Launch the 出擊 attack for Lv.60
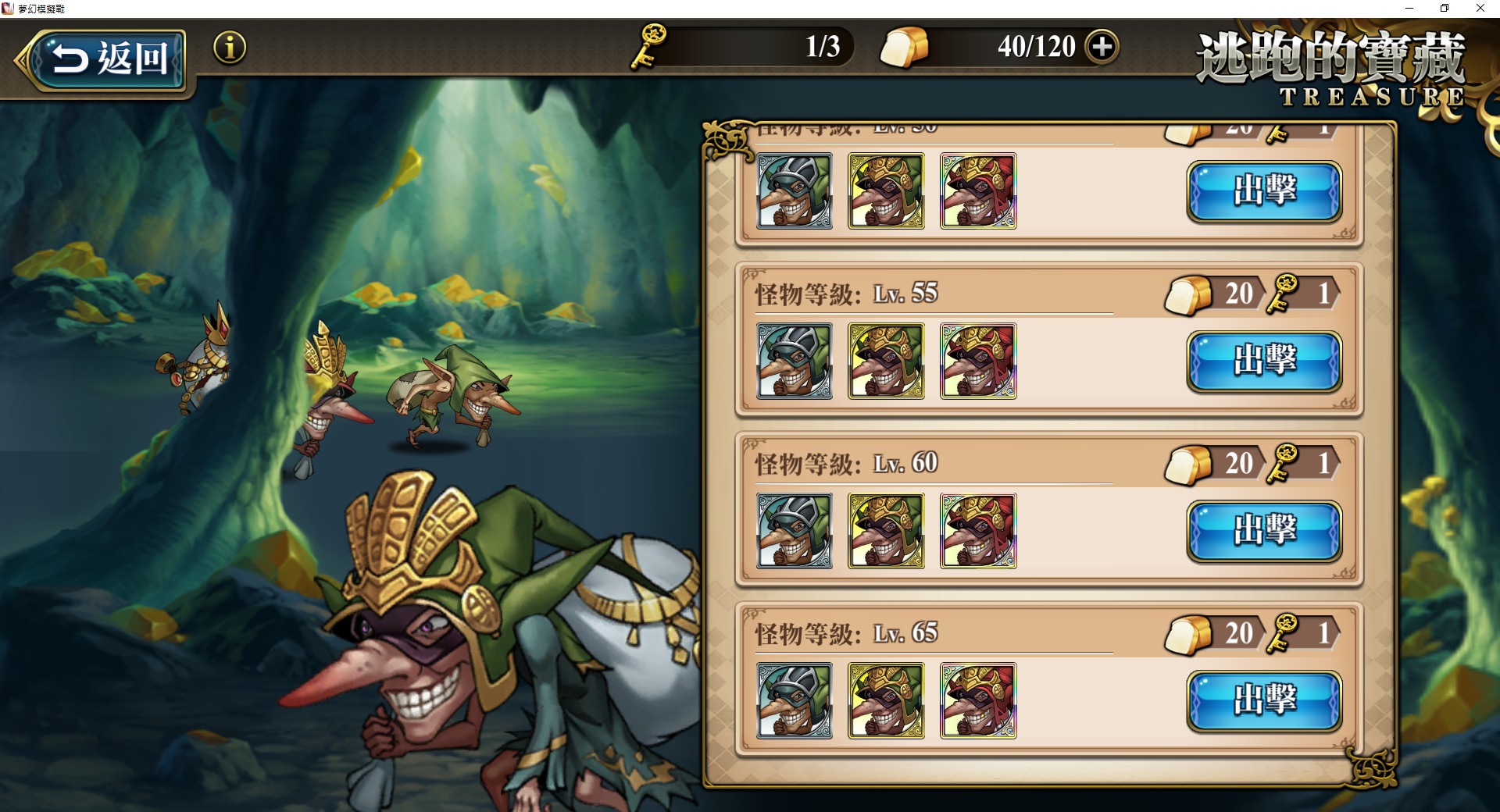Image resolution: width=1500 pixels, height=812 pixels. click(1265, 531)
